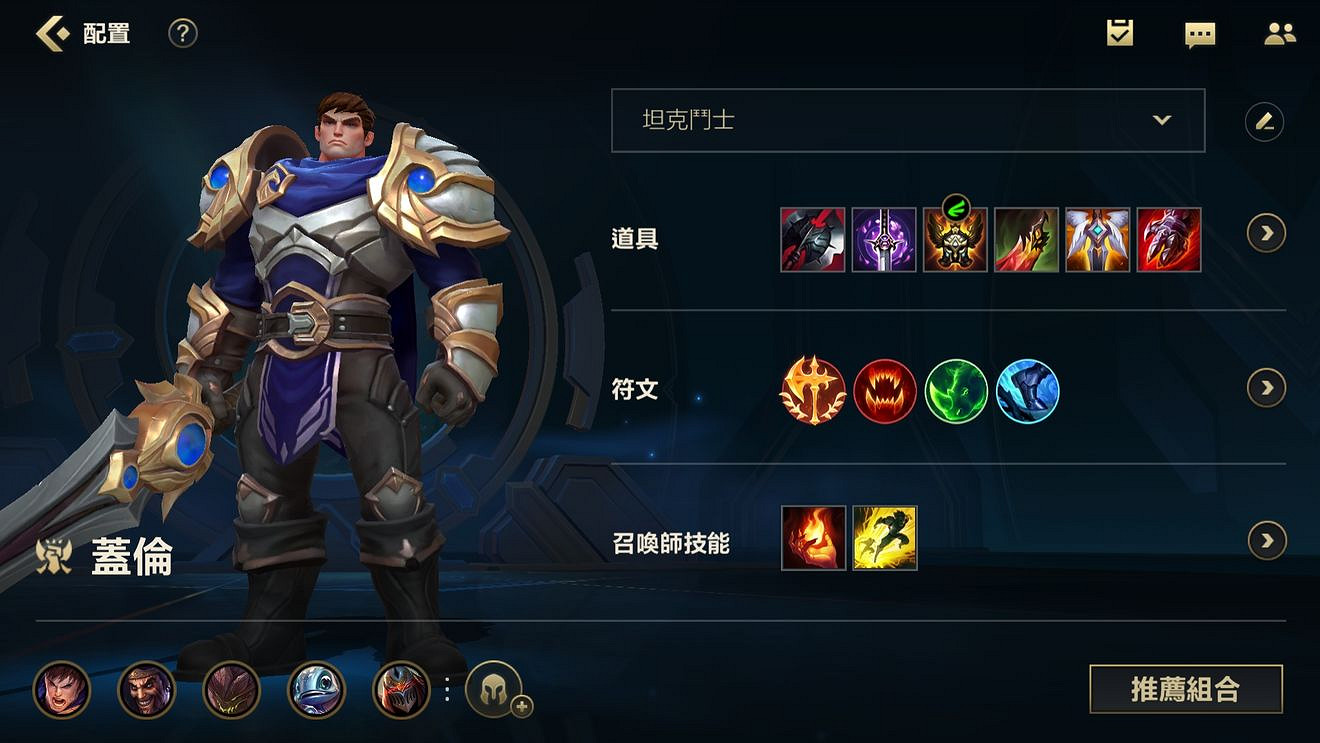Click the help question mark icon
The height and width of the screenshot is (743, 1320).
(x=182, y=33)
